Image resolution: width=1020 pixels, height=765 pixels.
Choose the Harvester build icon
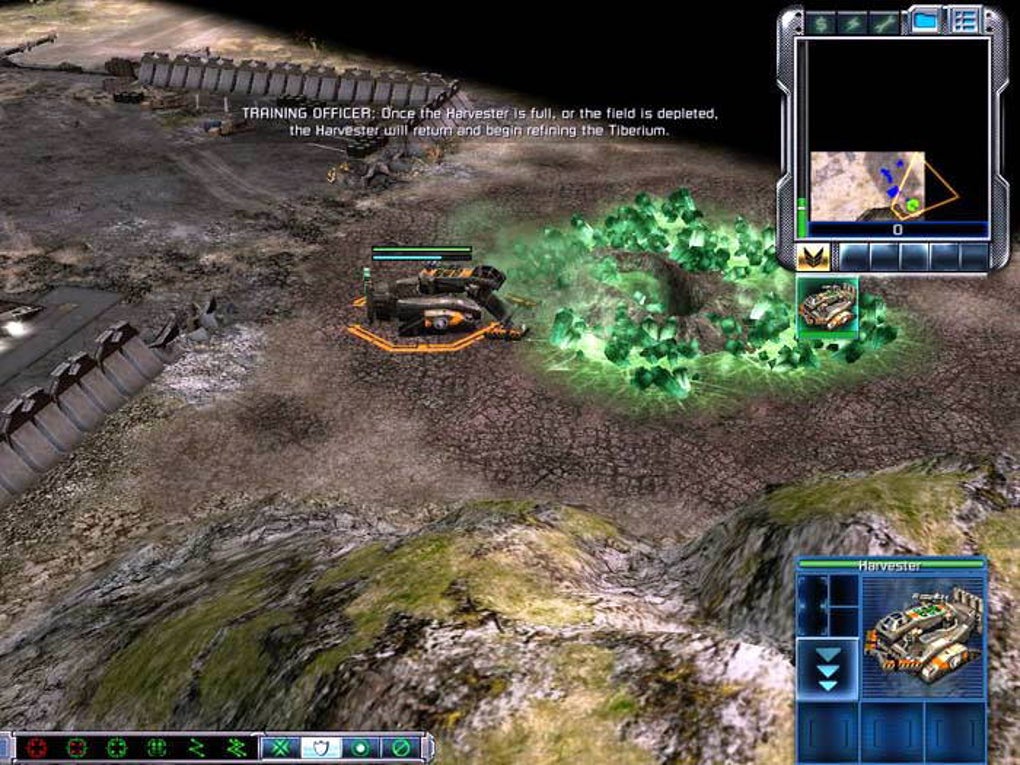tap(827, 304)
